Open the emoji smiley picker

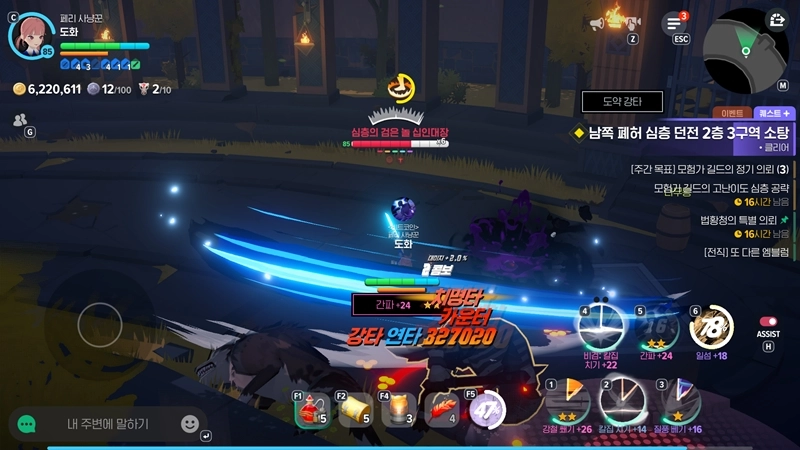coord(190,424)
